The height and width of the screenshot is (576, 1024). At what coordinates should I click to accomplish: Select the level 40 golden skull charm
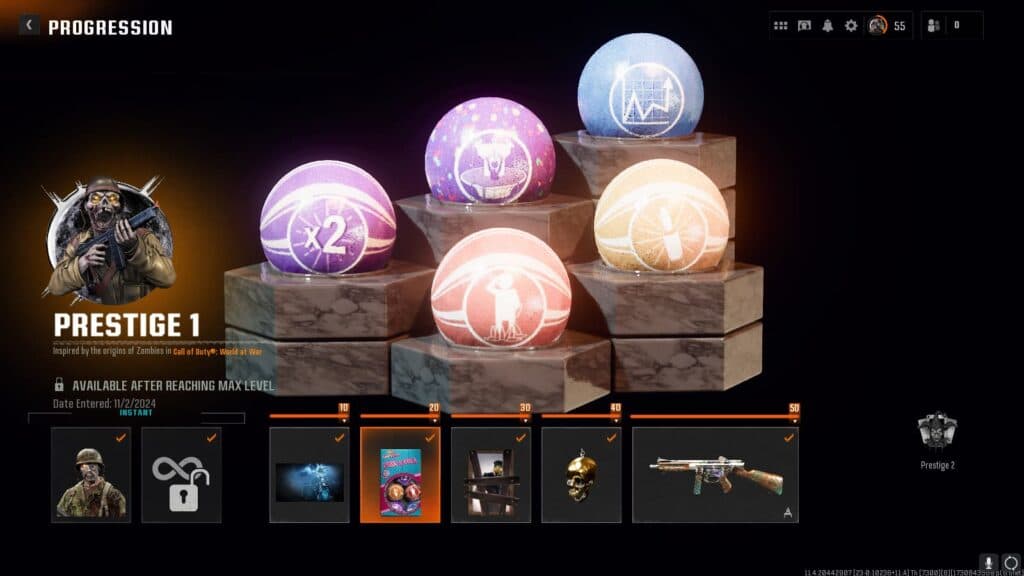tap(581, 475)
